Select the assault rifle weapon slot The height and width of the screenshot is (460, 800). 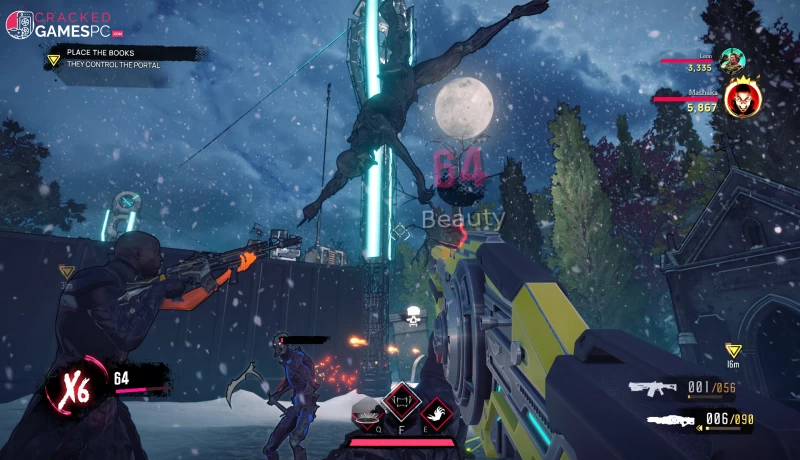pos(654,388)
